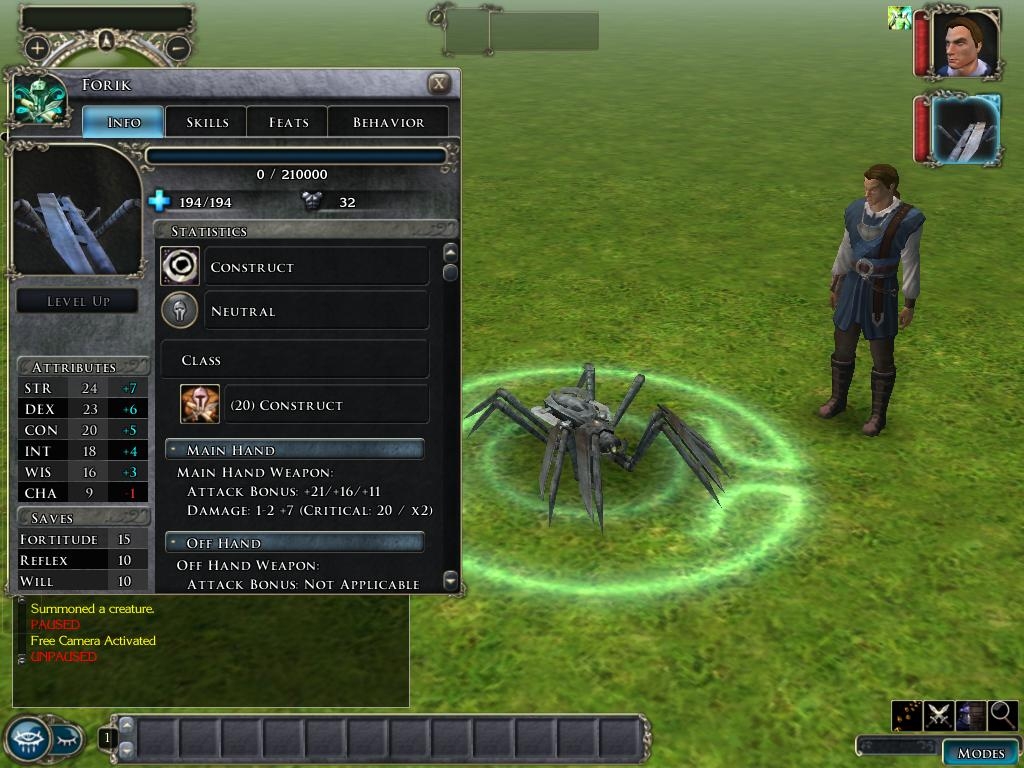
Task: Zoom in the minimap with plus button
Action: tap(37, 47)
